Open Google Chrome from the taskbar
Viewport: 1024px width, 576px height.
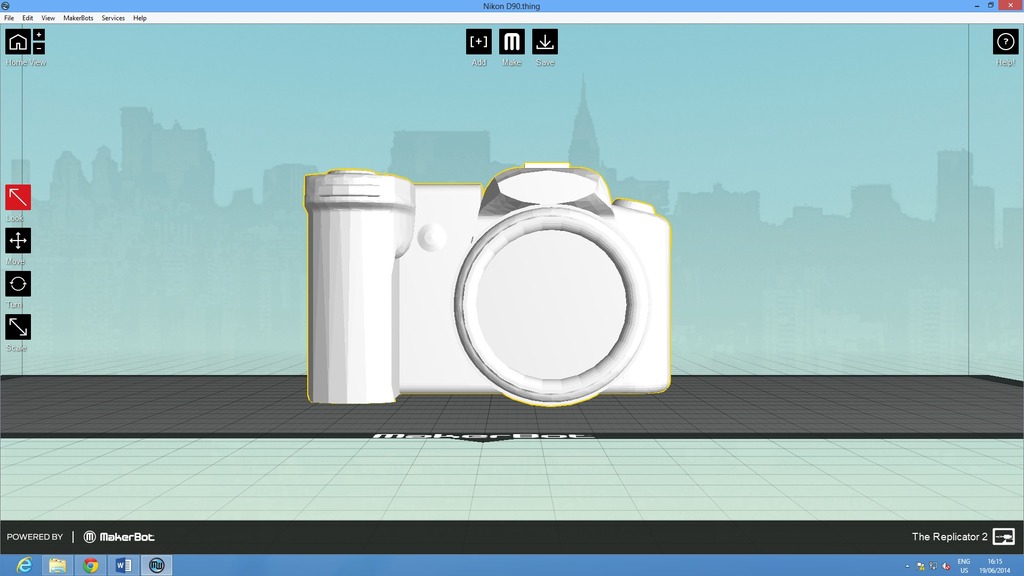(91, 566)
